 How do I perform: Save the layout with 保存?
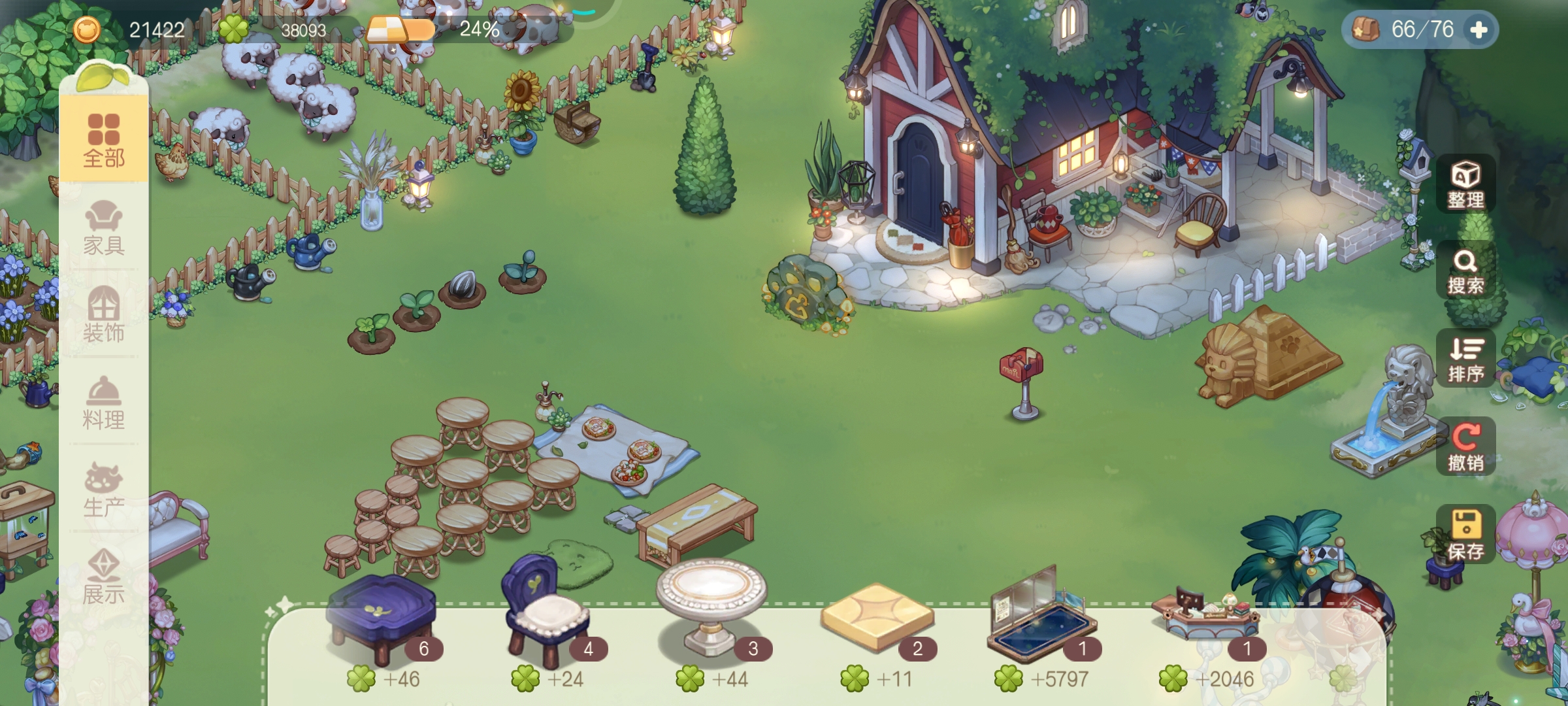pyautogui.click(x=1465, y=535)
